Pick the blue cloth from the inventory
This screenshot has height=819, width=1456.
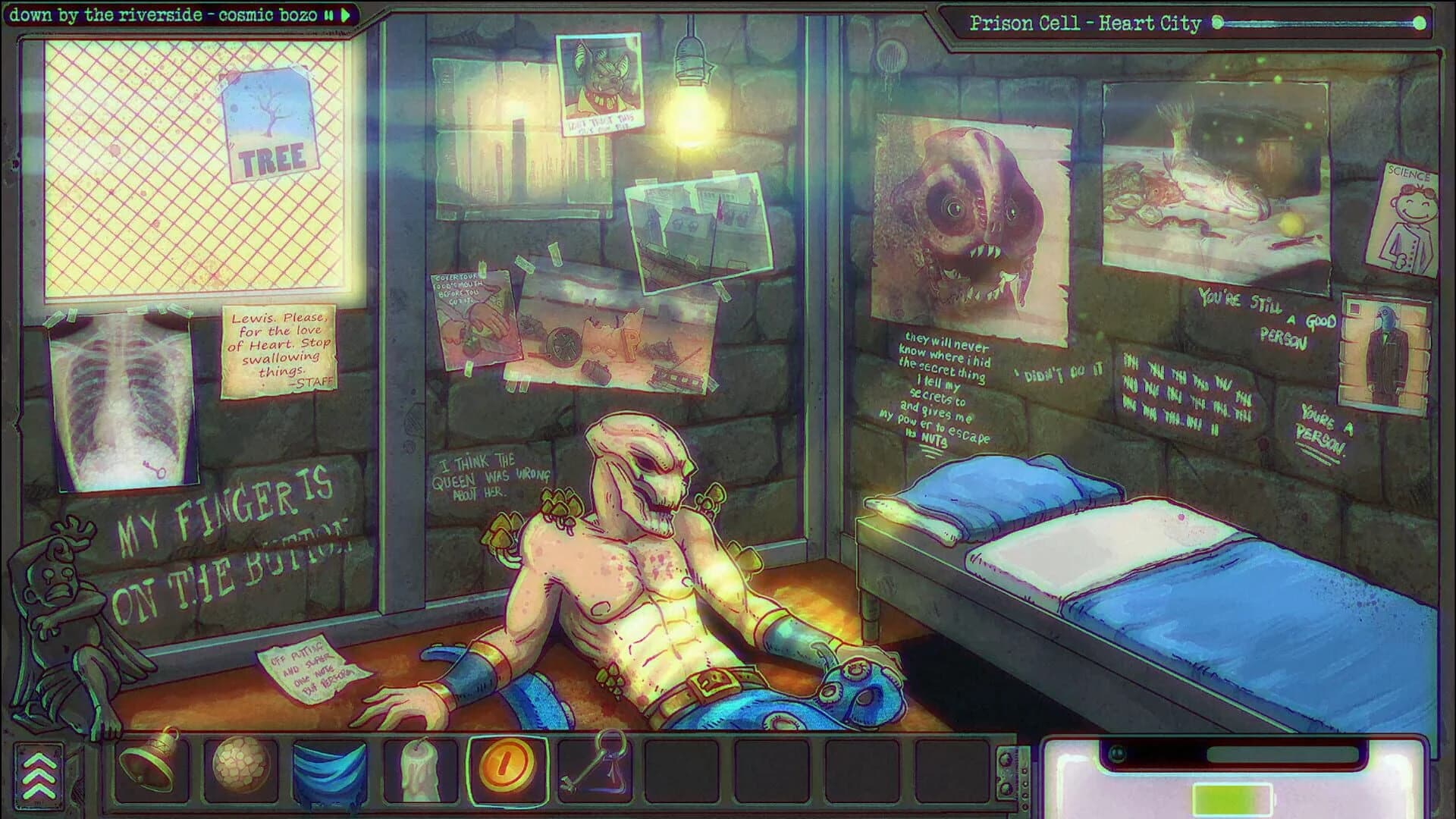pos(331,769)
